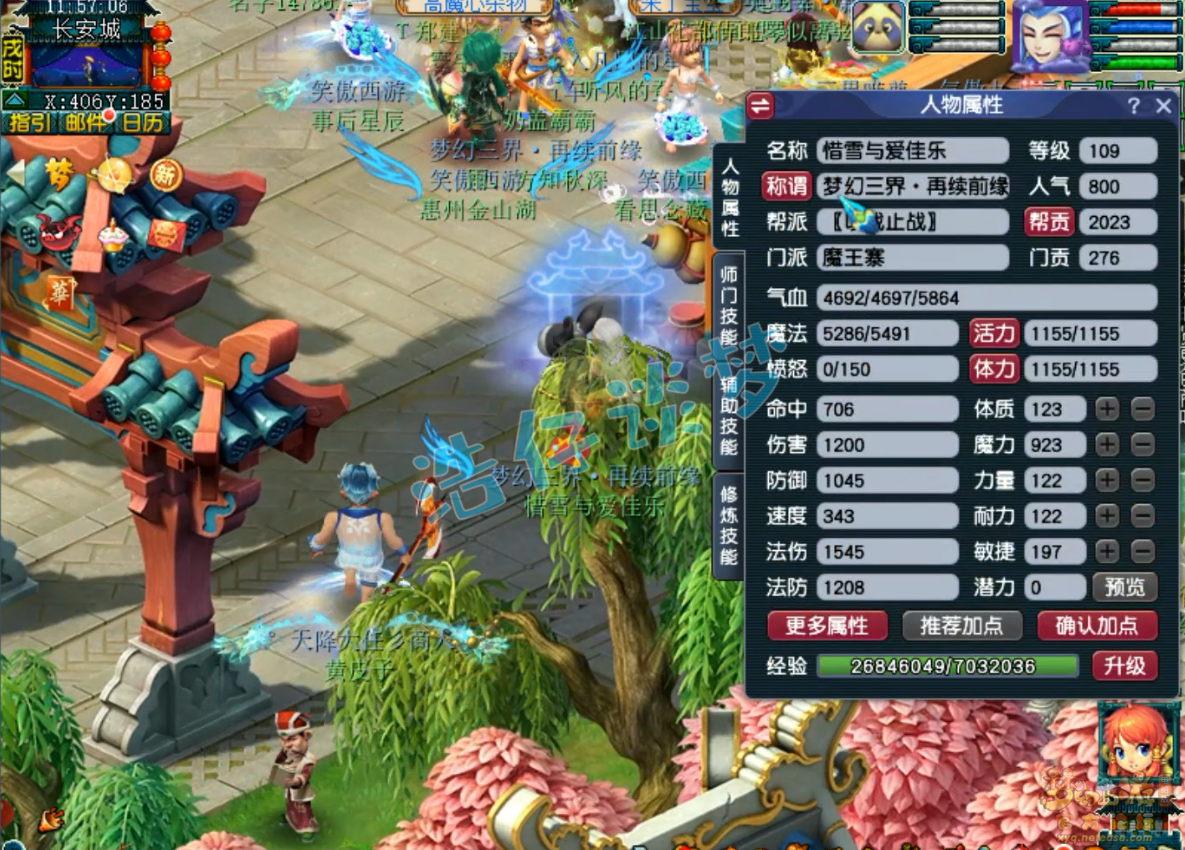Click the panda pet portrait
The height and width of the screenshot is (850, 1185).
click(878, 28)
